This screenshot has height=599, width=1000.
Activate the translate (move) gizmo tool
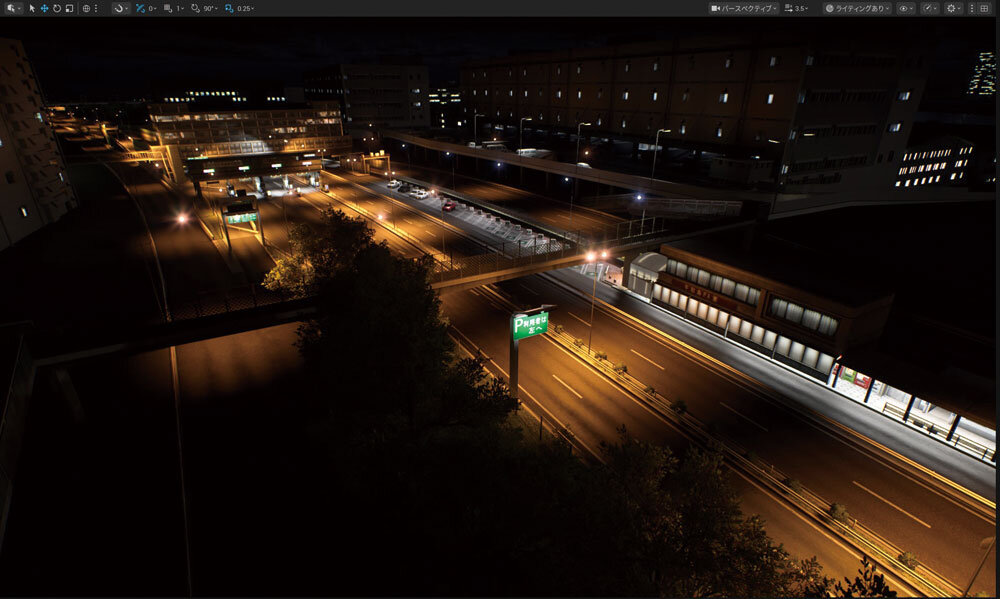coord(44,8)
